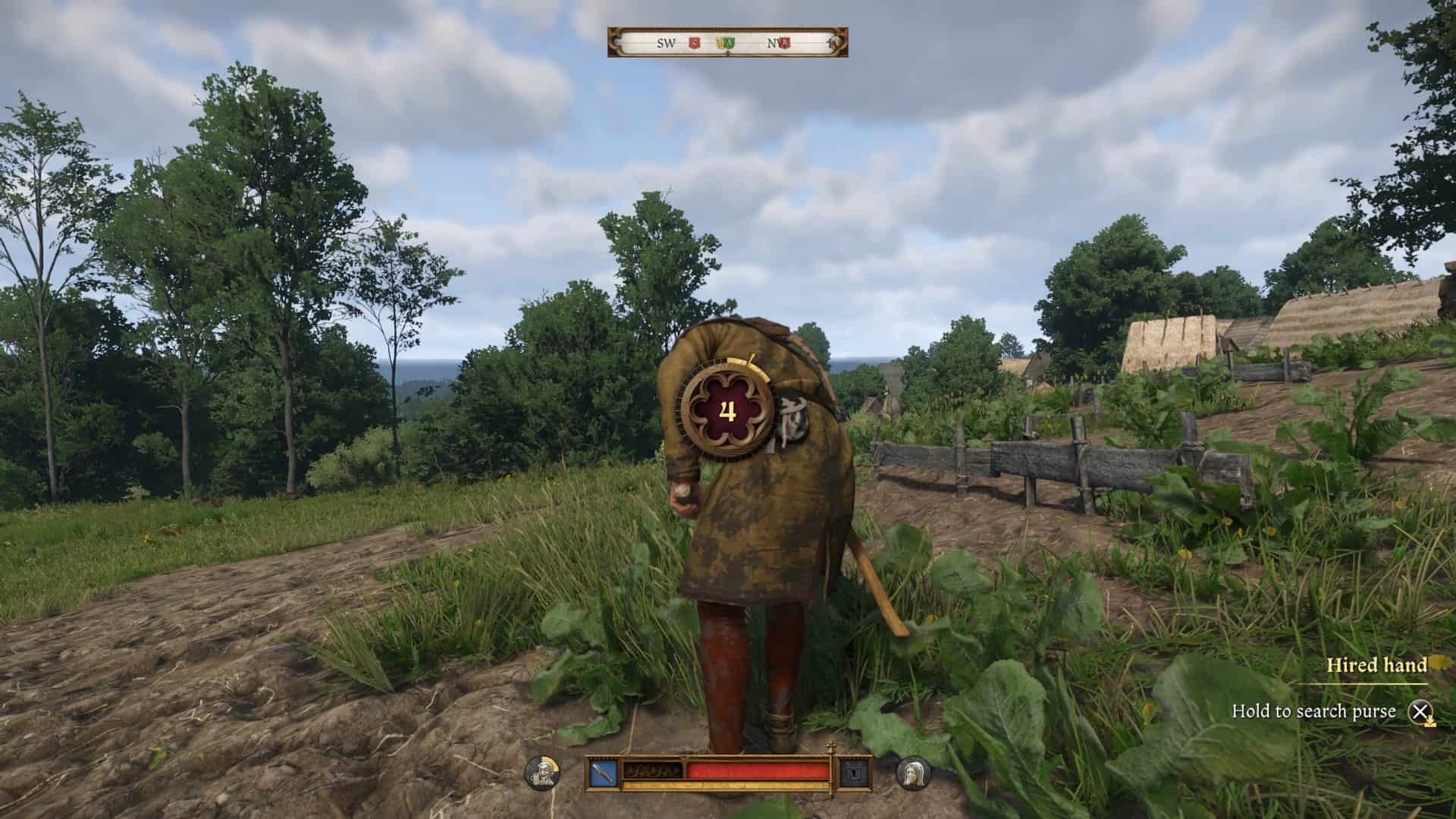Click the SW direction label on the compass
Viewport: 1456px width, 819px height.
coord(666,43)
